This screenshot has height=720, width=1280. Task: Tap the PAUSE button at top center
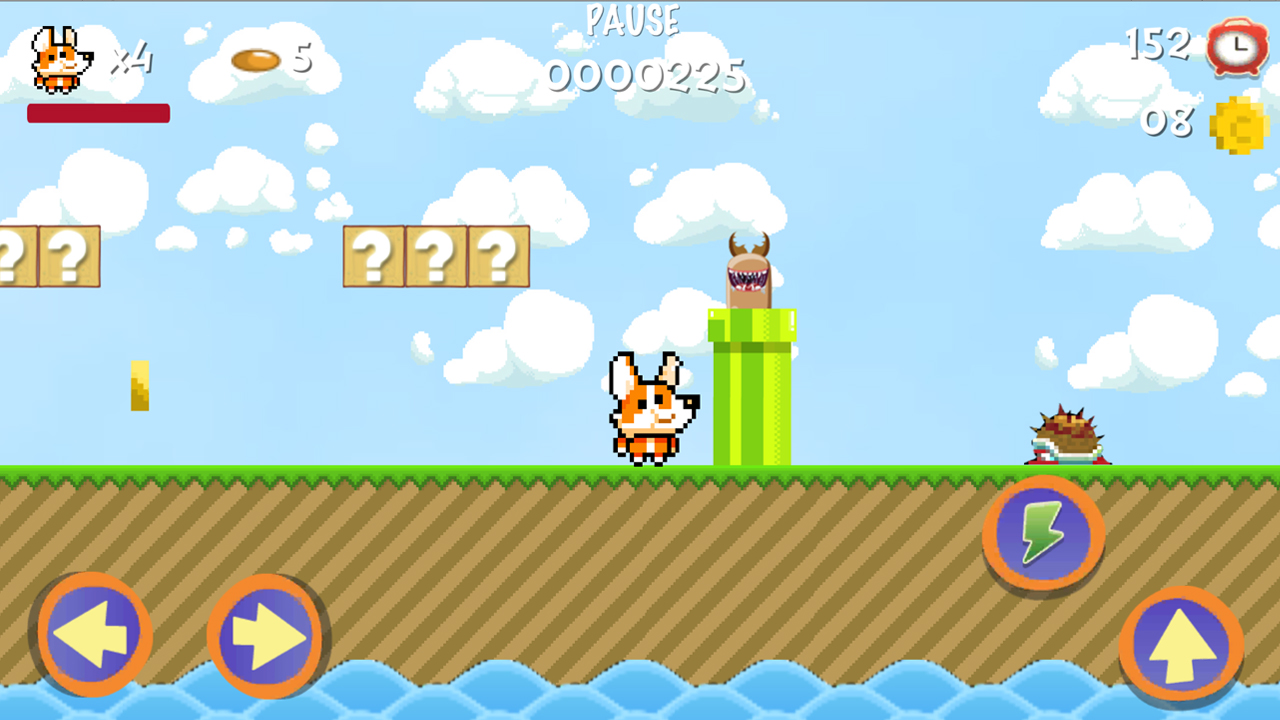coord(633,20)
